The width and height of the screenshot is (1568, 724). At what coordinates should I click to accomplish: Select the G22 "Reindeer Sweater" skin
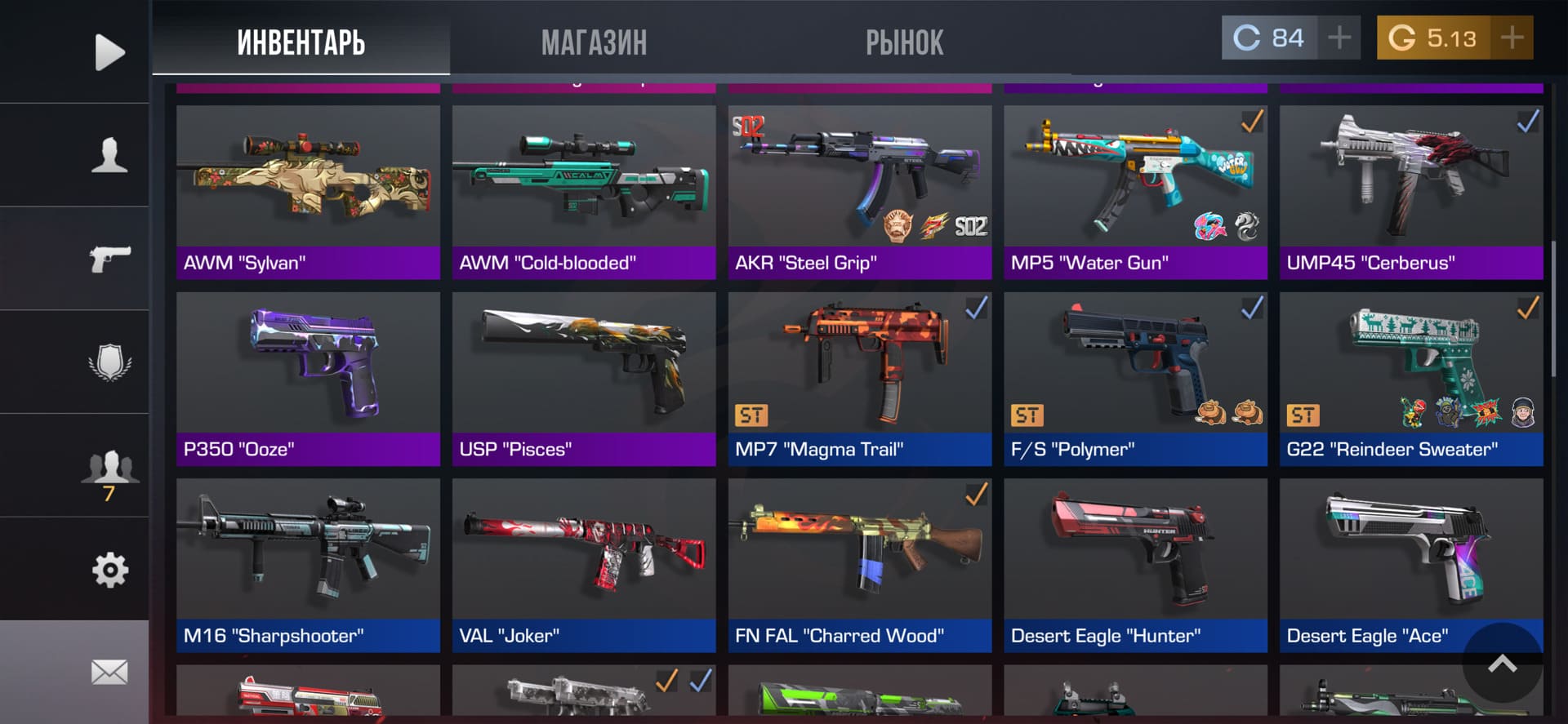(1411, 379)
